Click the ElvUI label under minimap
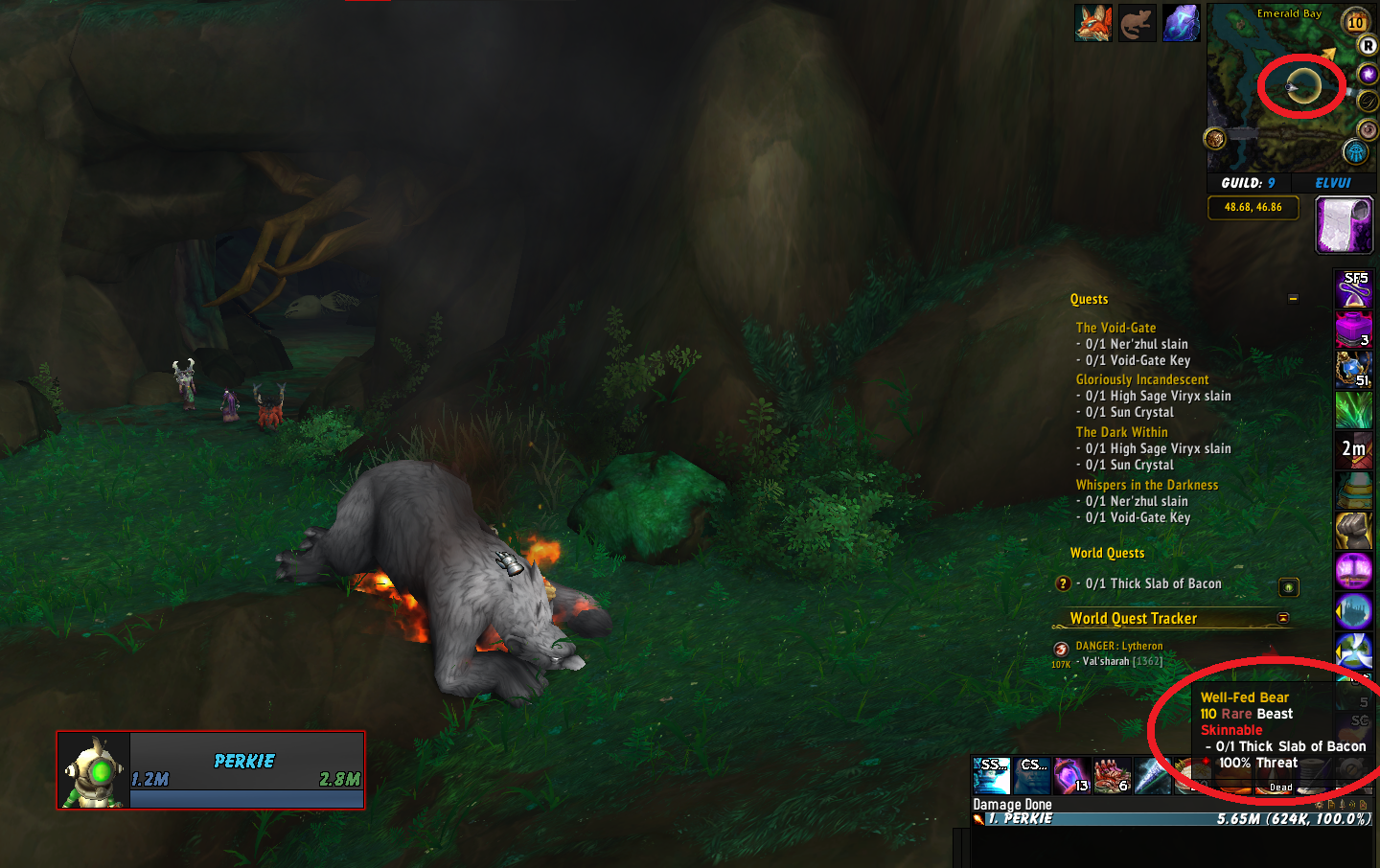 click(1333, 183)
